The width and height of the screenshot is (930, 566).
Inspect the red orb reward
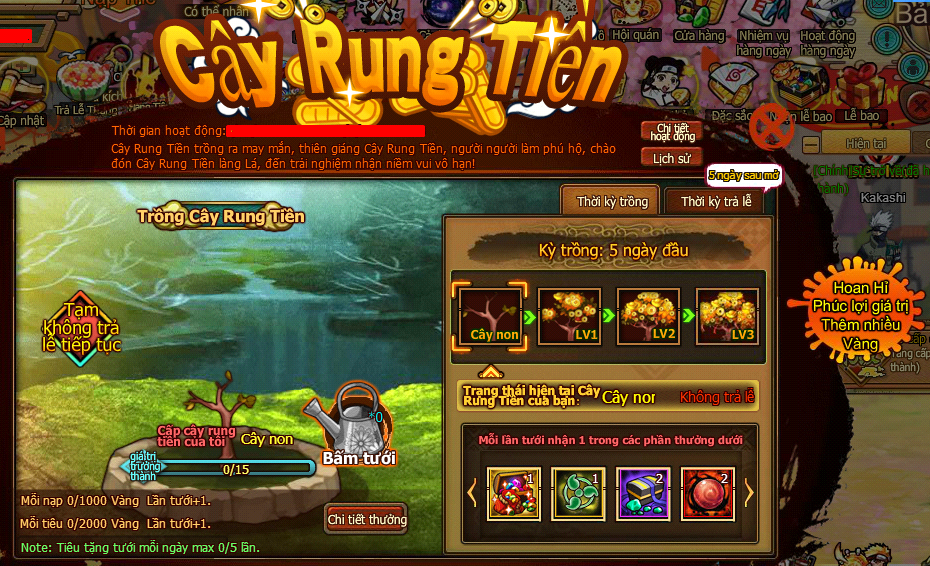(708, 494)
